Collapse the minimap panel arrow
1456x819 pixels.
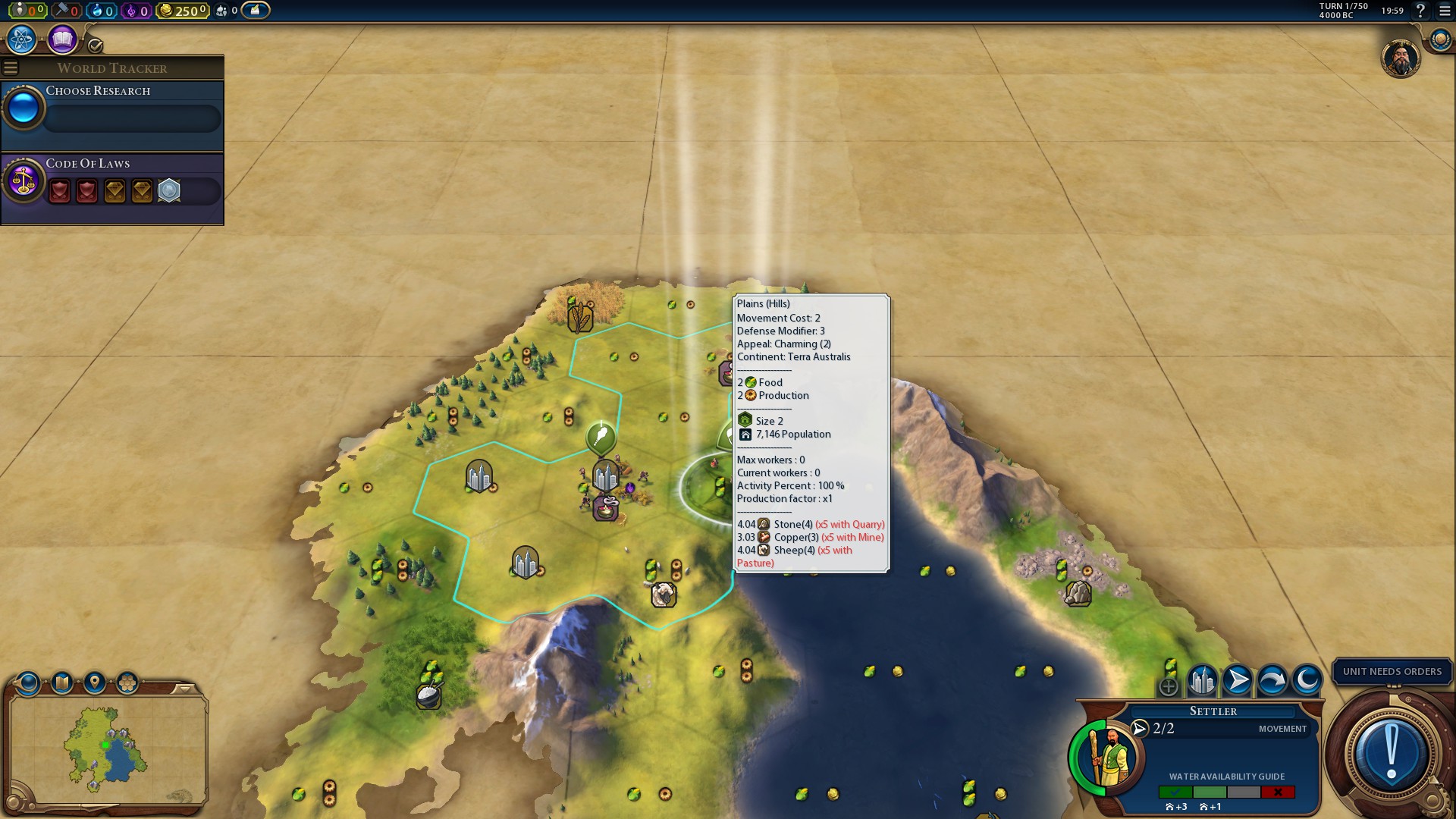tap(184, 689)
